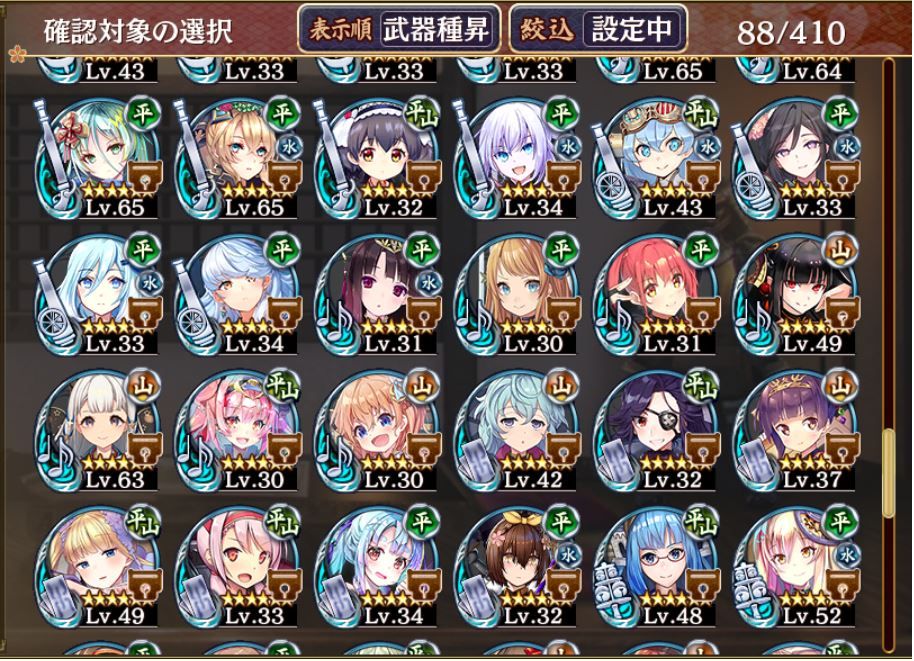Image resolution: width=914 pixels, height=661 pixels.
Task: Click the vertical scrollbar thumb on the right
Action: coord(888,470)
